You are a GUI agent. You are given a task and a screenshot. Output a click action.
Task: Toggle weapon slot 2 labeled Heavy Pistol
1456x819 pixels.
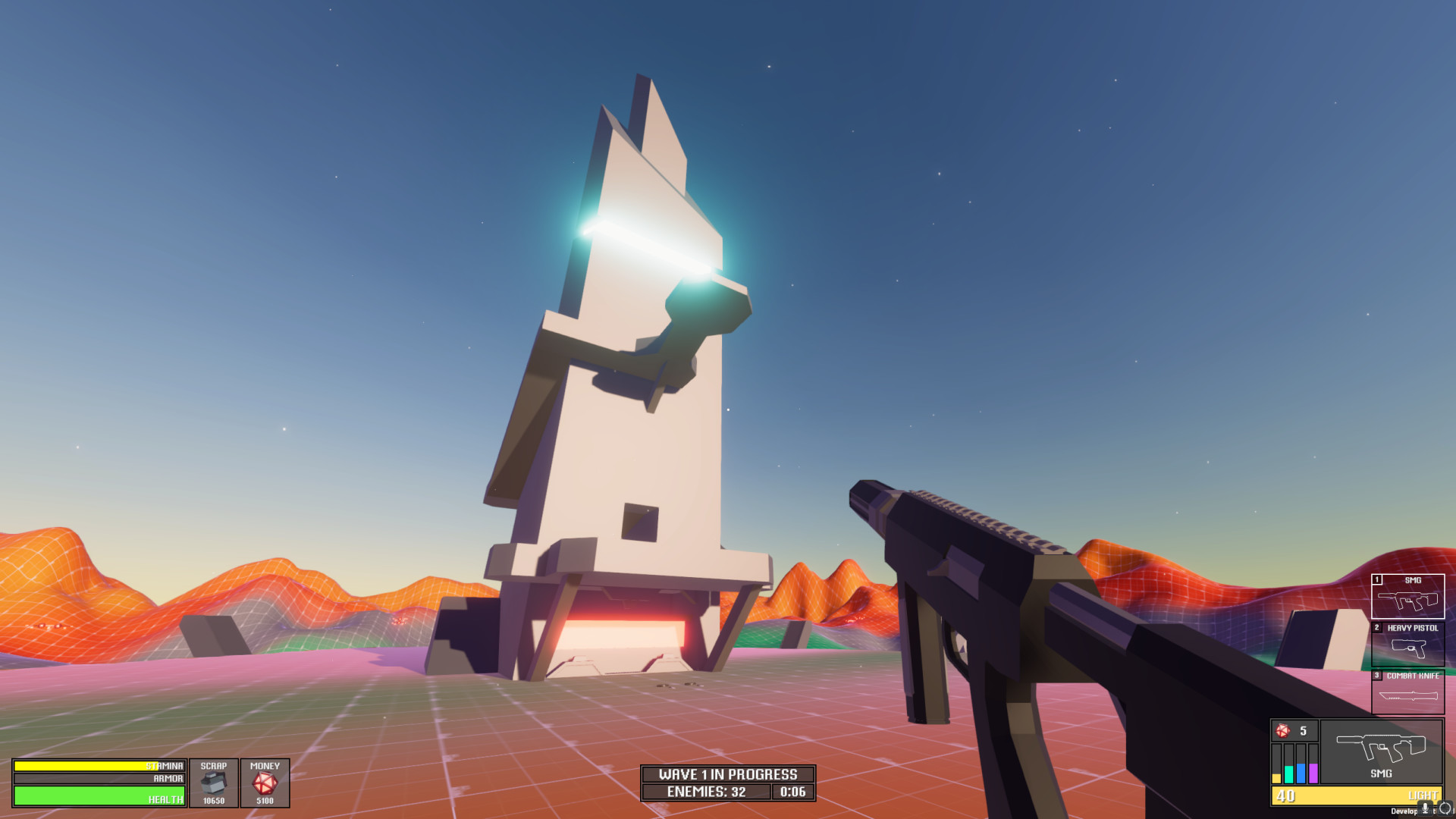[1408, 645]
